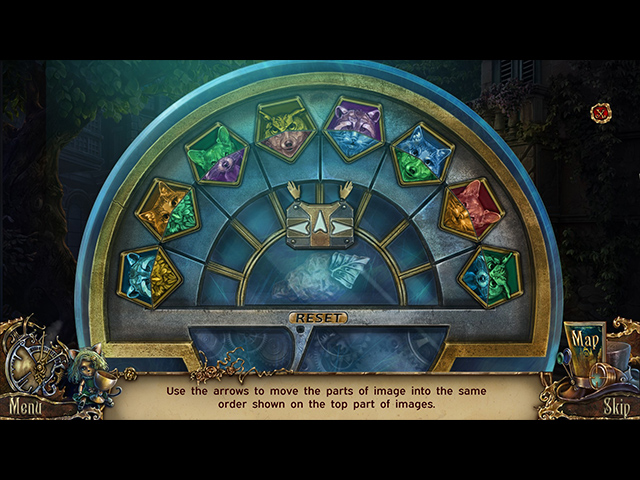Select the green and purple pentagon tile
Screen dimensions: 640x480
217,154
